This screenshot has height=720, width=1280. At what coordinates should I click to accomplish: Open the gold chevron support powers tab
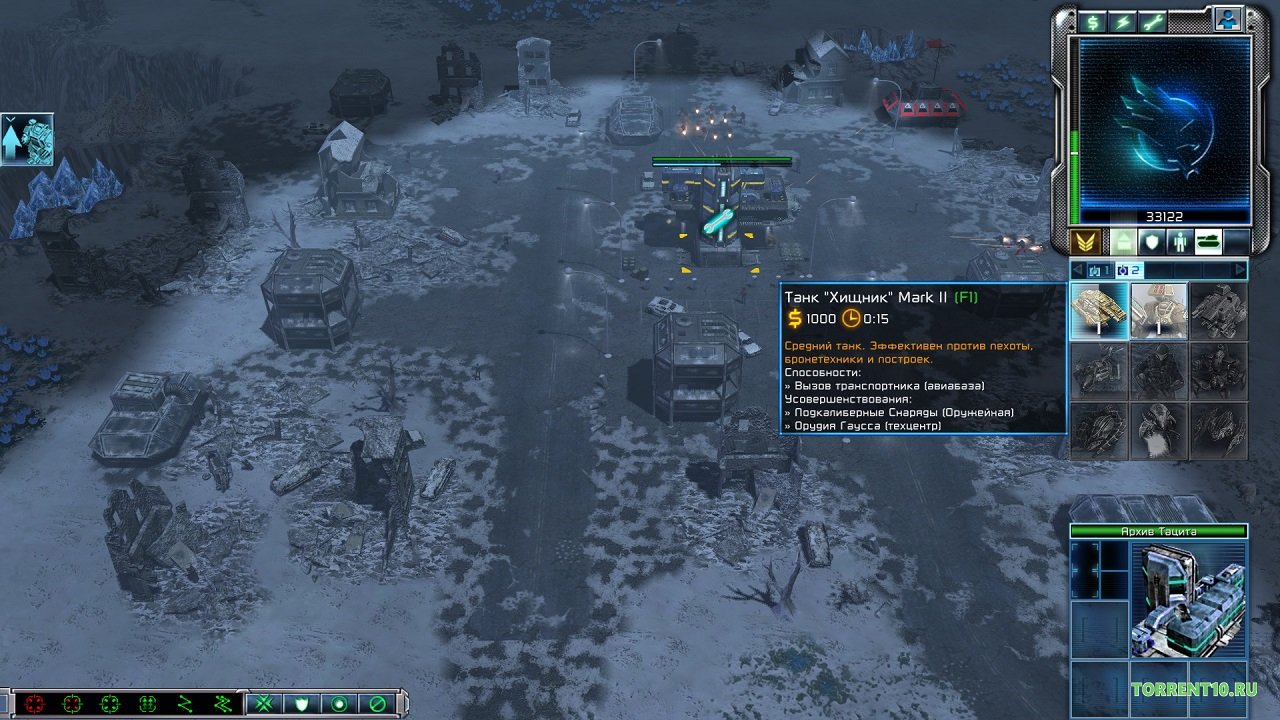tap(1086, 241)
